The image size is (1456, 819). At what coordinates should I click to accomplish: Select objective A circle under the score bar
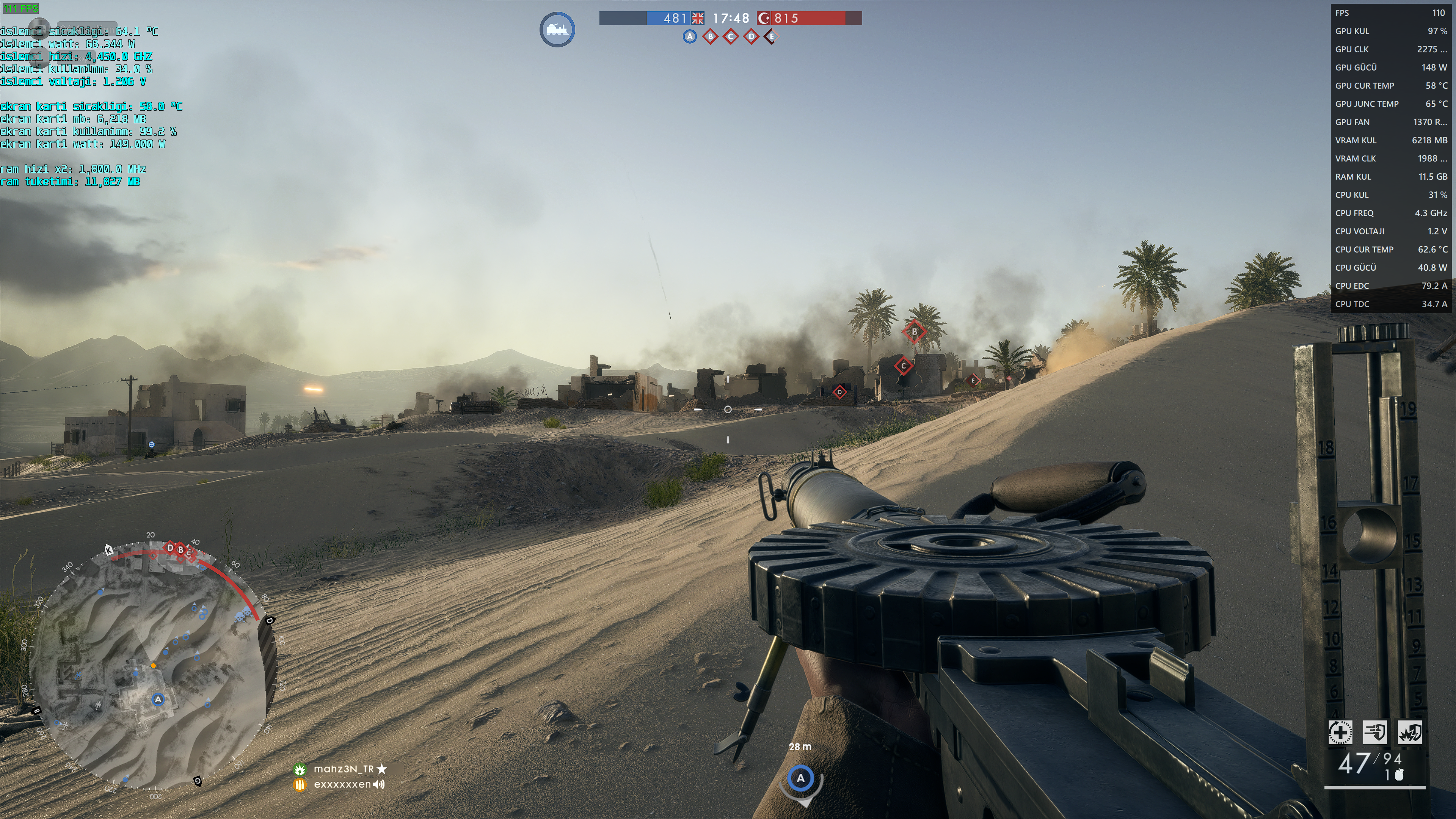(x=690, y=37)
